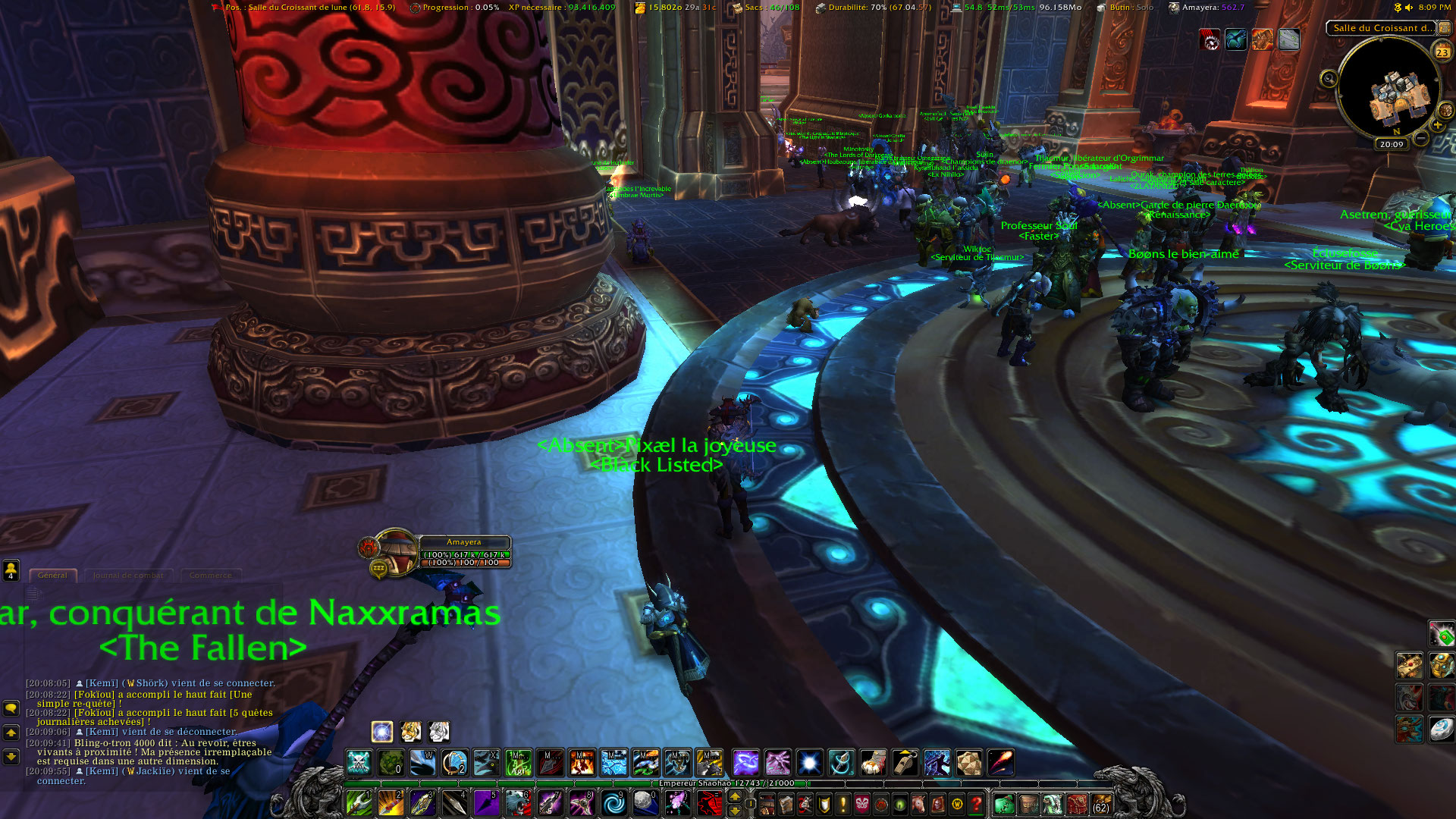Click the Amayera player portrait
Screen dimensions: 1456x819
point(394,551)
